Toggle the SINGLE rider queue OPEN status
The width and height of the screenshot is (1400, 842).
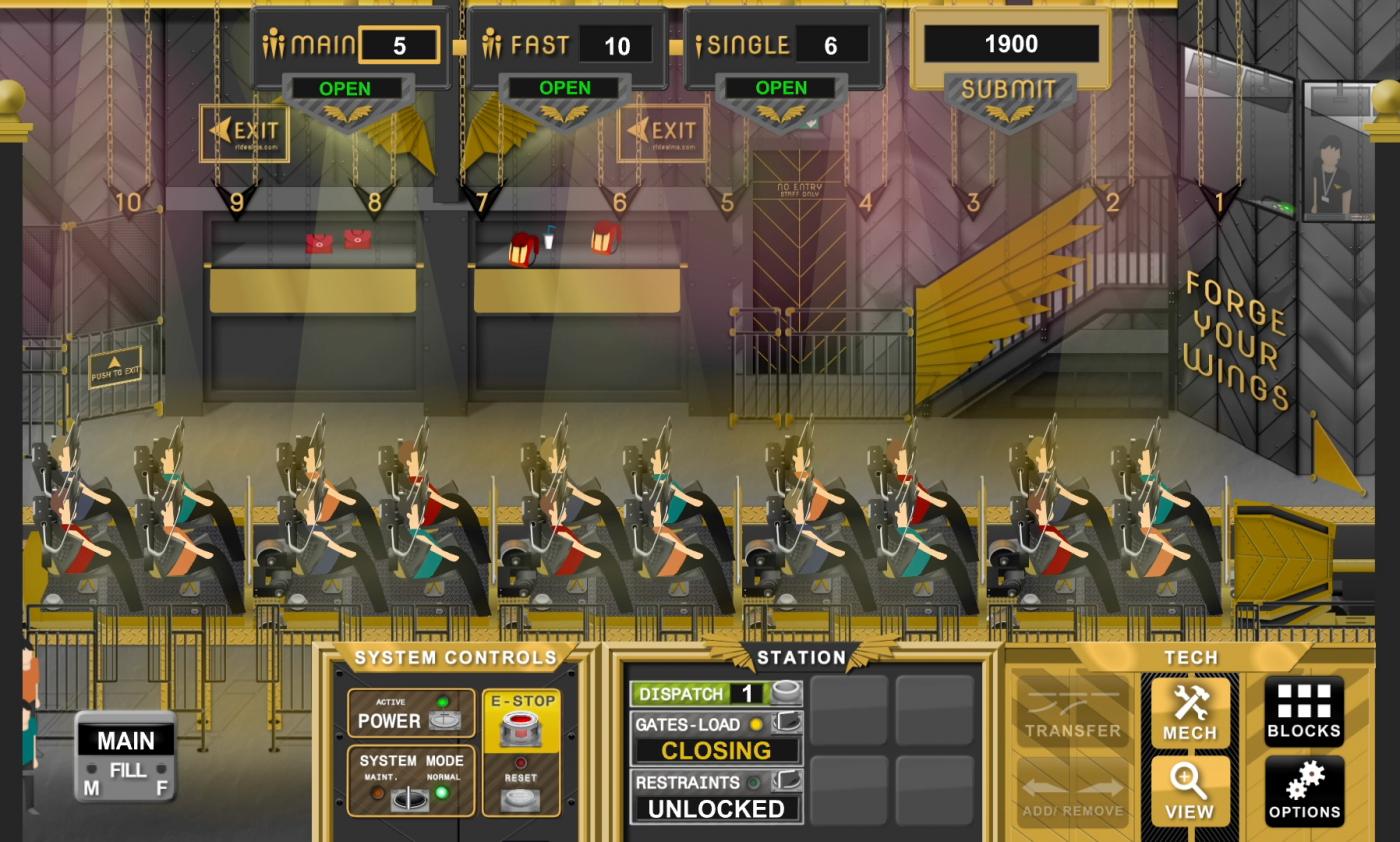(x=781, y=89)
